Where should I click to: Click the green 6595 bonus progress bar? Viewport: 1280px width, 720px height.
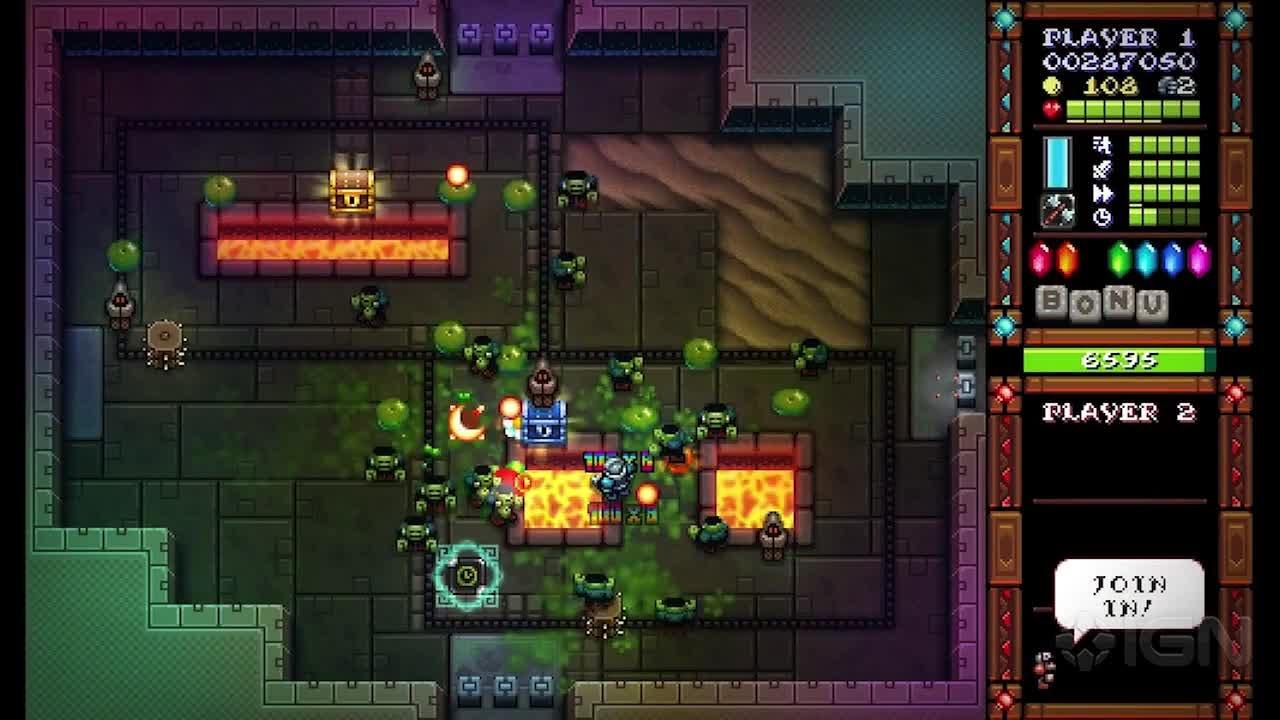coord(1117,361)
